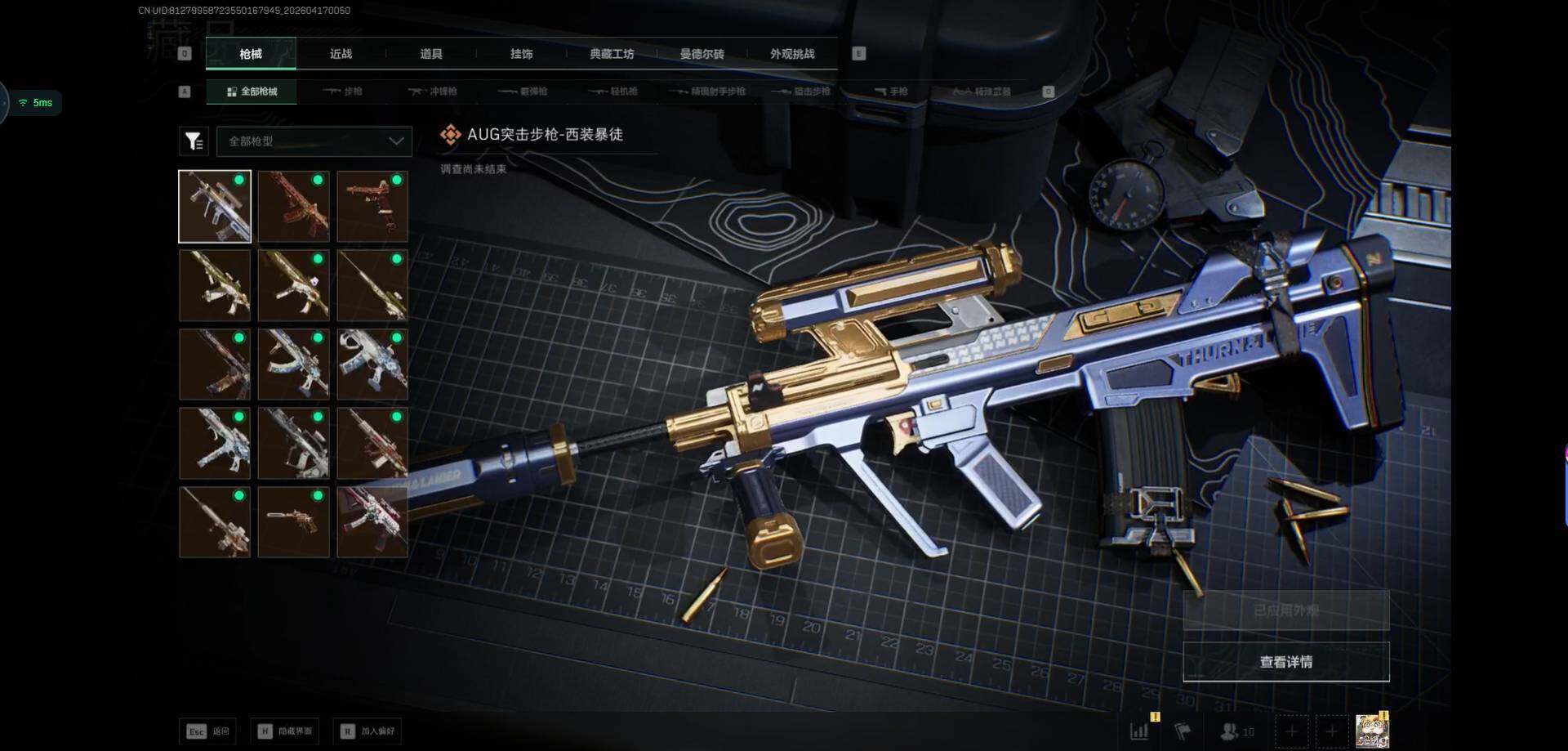This screenshot has width=1568, height=751.
Task: Open the 道具 items tab
Action: [x=430, y=54]
